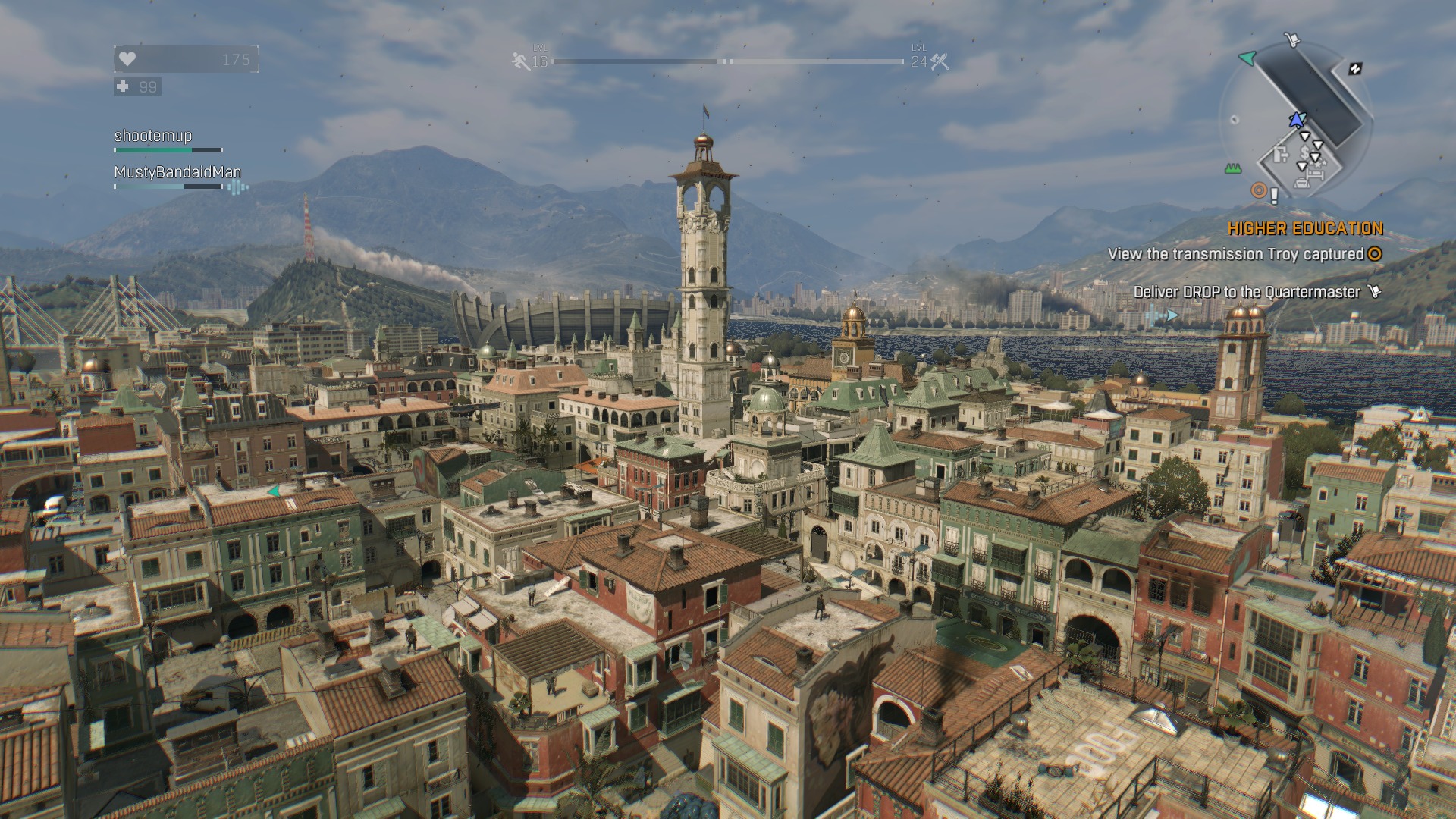Viewport: 1456px width, 819px height.
Task: Click the circular minimap
Action: [1296, 121]
